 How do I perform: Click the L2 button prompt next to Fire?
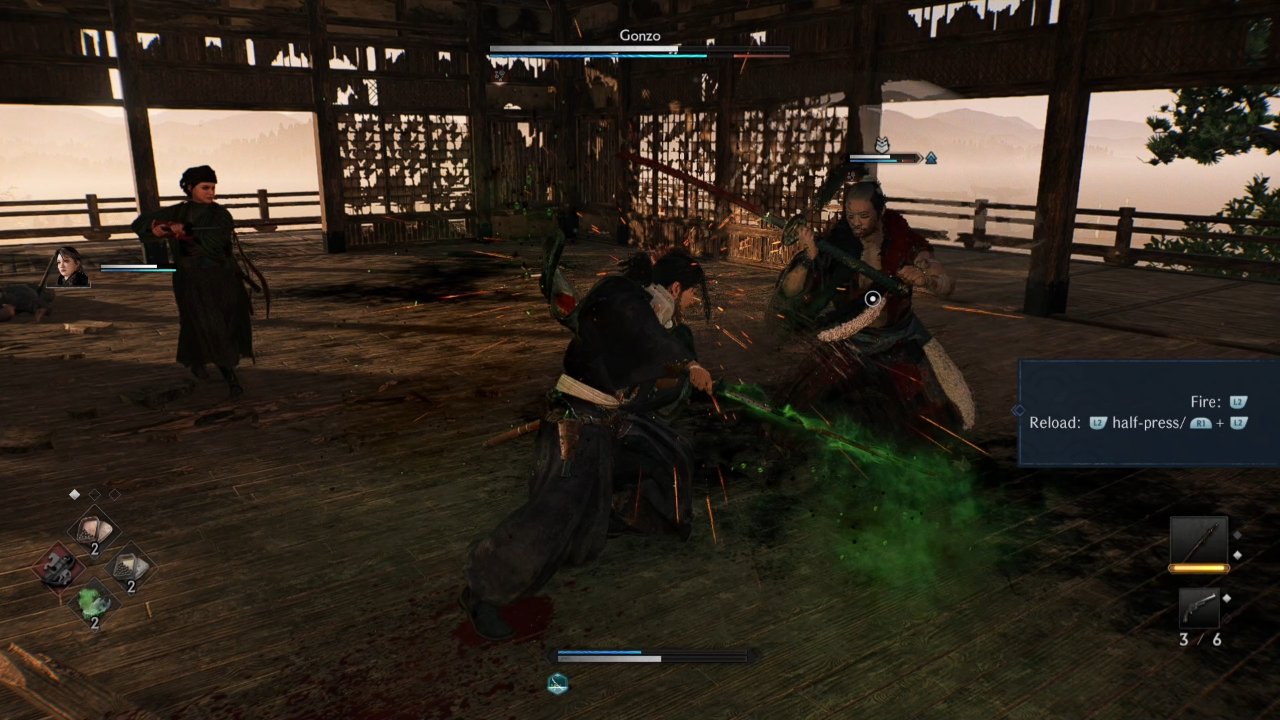tap(1238, 402)
